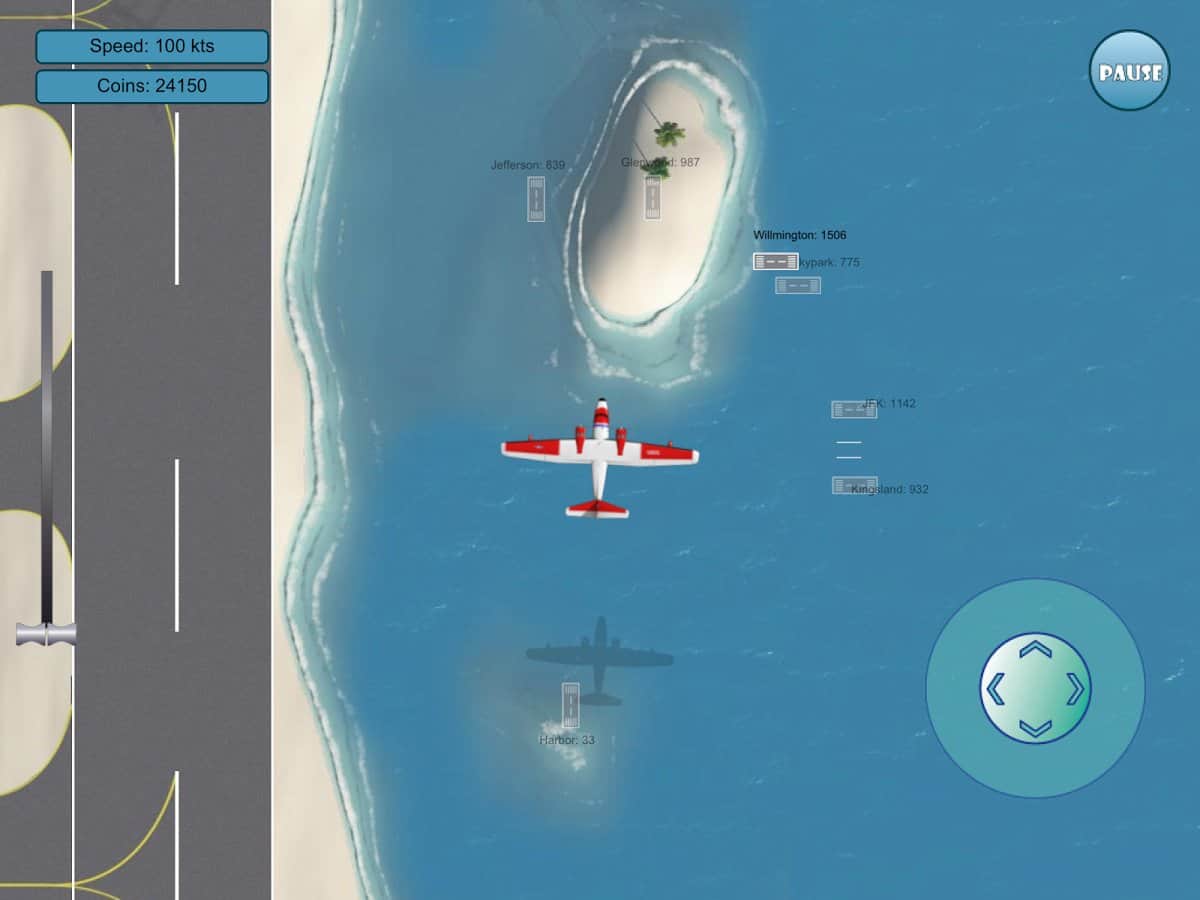Image resolution: width=1200 pixels, height=900 pixels.
Task: Choose the Skypark runway marker
Action: [x=798, y=285]
